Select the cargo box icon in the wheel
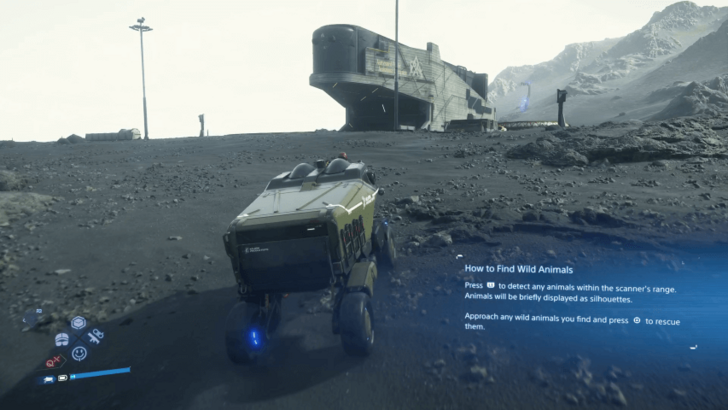 pyautogui.click(x=78, y=322)
